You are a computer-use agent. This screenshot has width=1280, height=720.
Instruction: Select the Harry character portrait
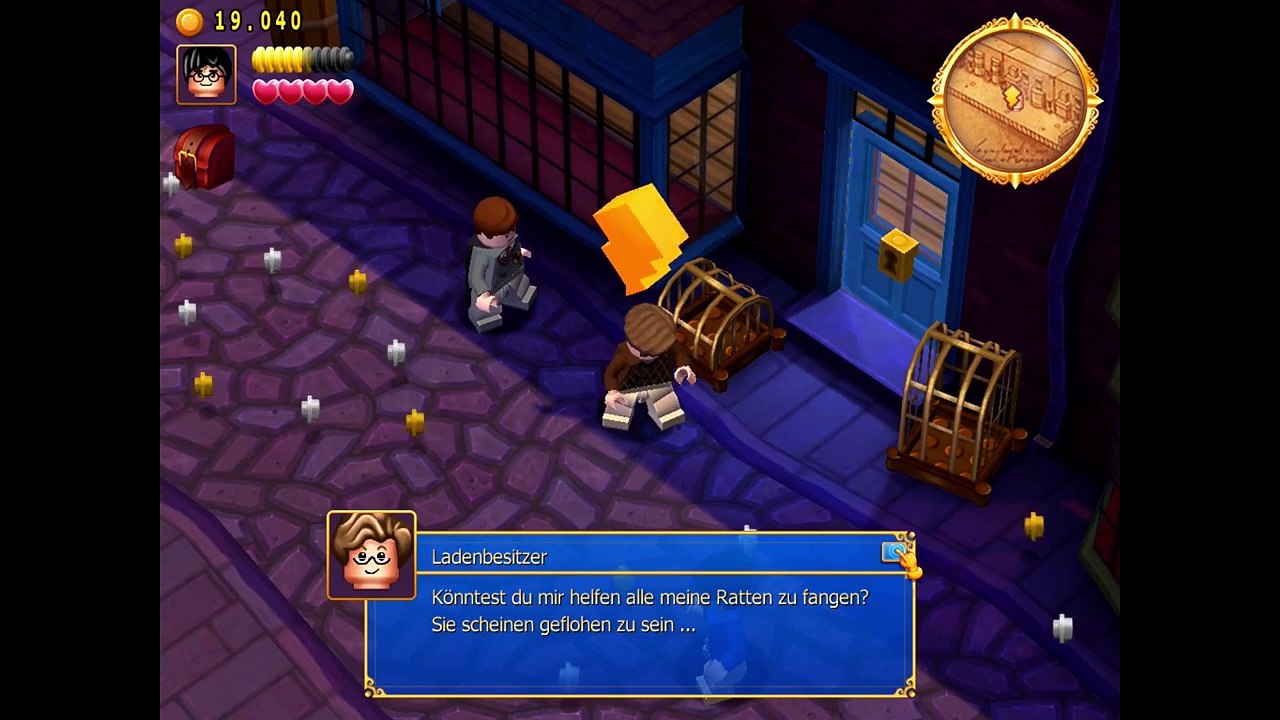(x=207, y=74)
